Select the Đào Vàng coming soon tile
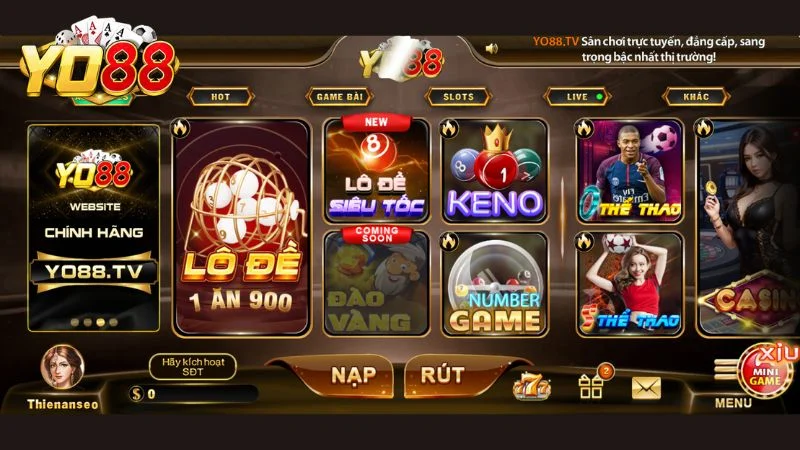Viewport: 800px width, 450px height. (x=376, y=283)
